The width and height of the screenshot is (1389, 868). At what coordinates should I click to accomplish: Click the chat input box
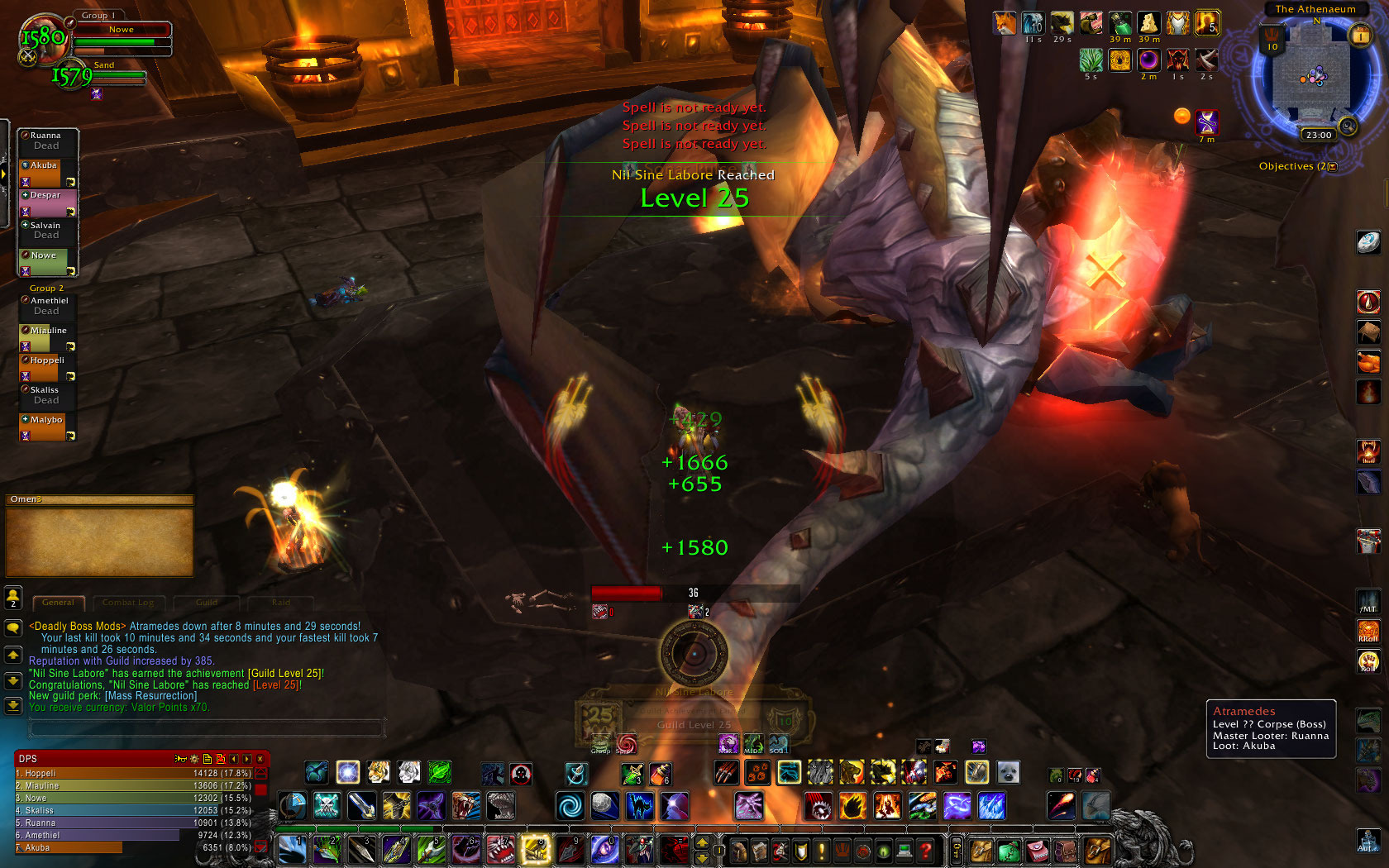pos(207,727)
